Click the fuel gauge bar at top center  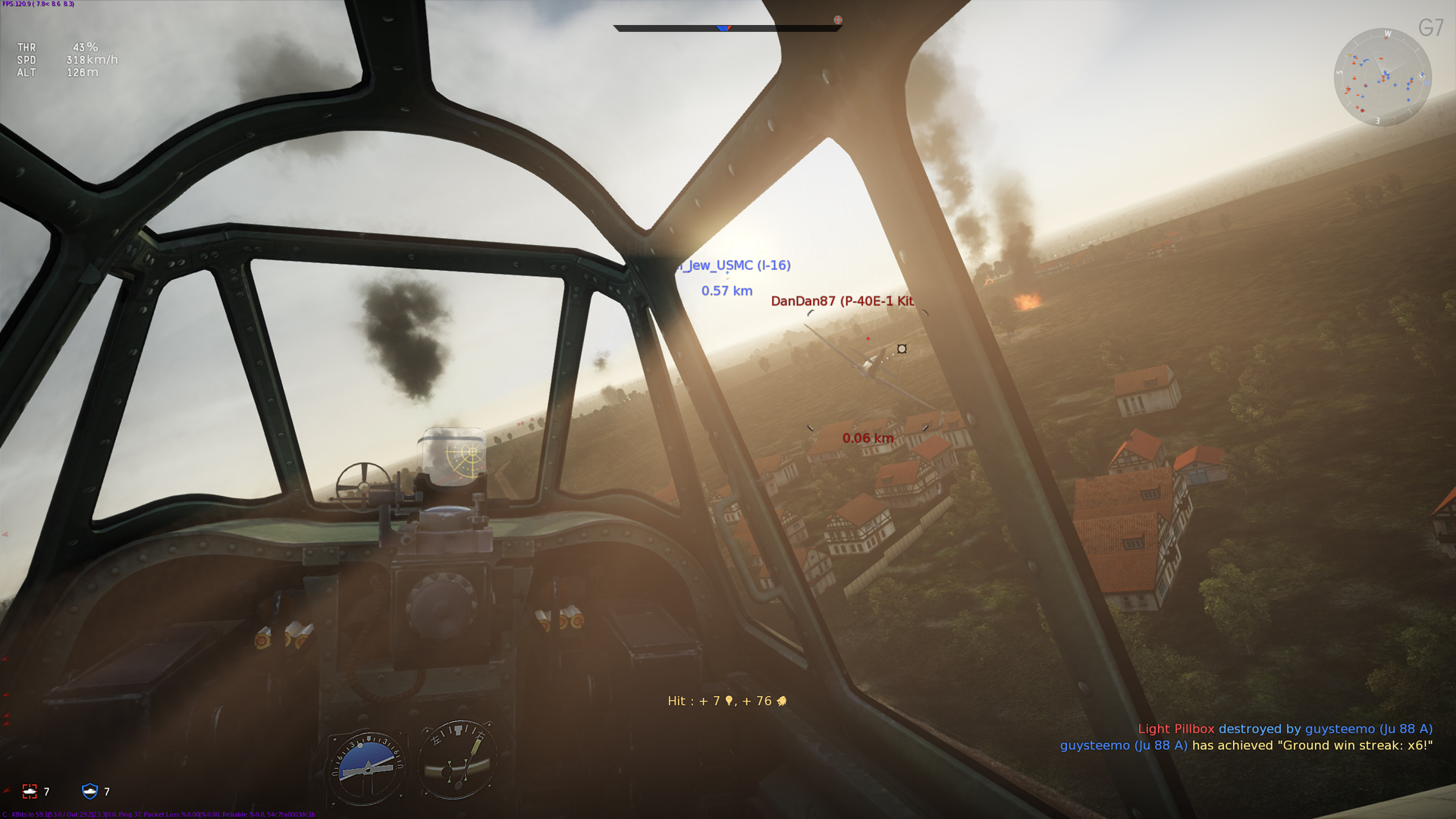[x=728, y=27]
